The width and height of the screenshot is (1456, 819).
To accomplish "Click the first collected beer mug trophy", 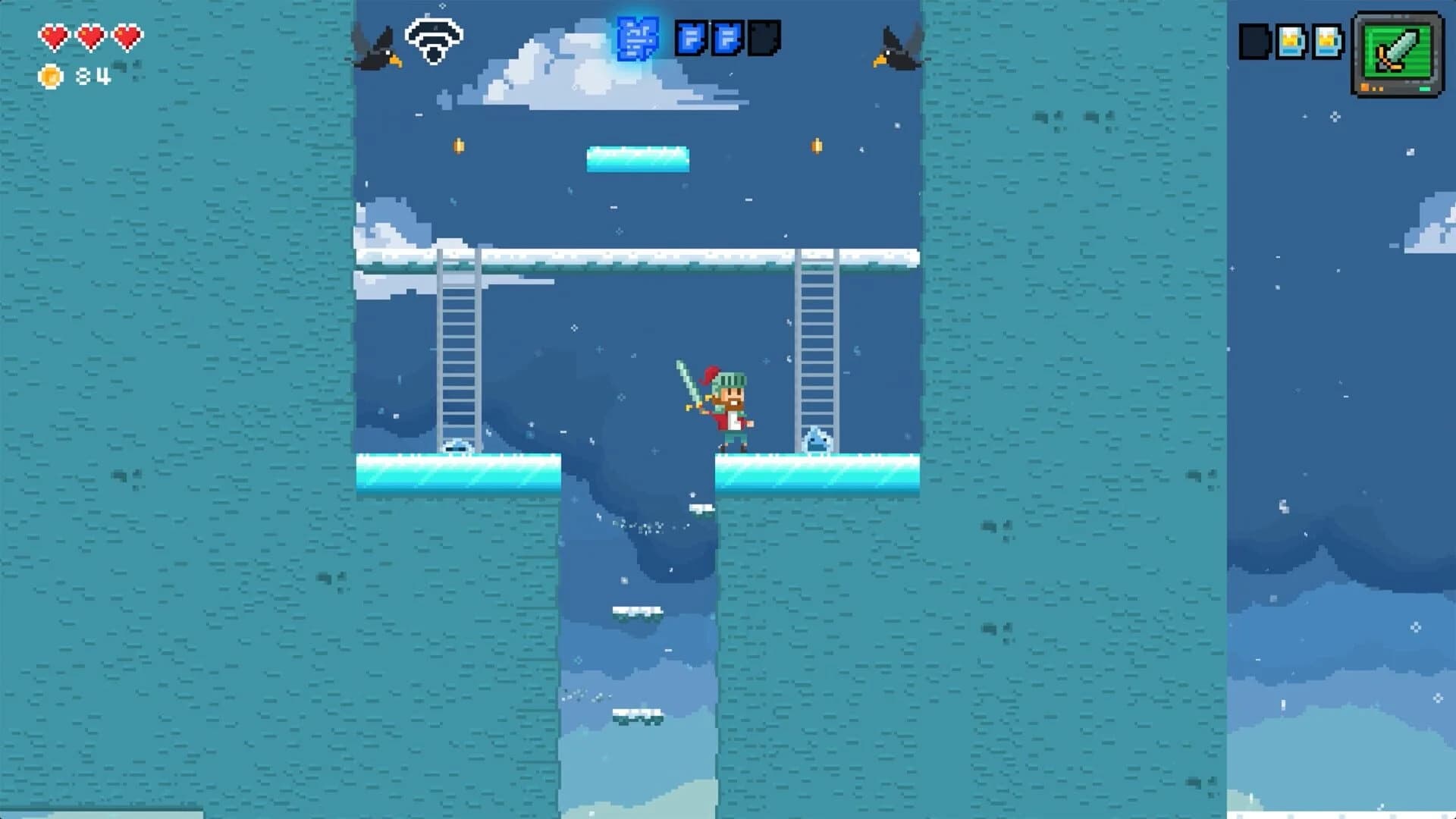I will (1290, 42).
